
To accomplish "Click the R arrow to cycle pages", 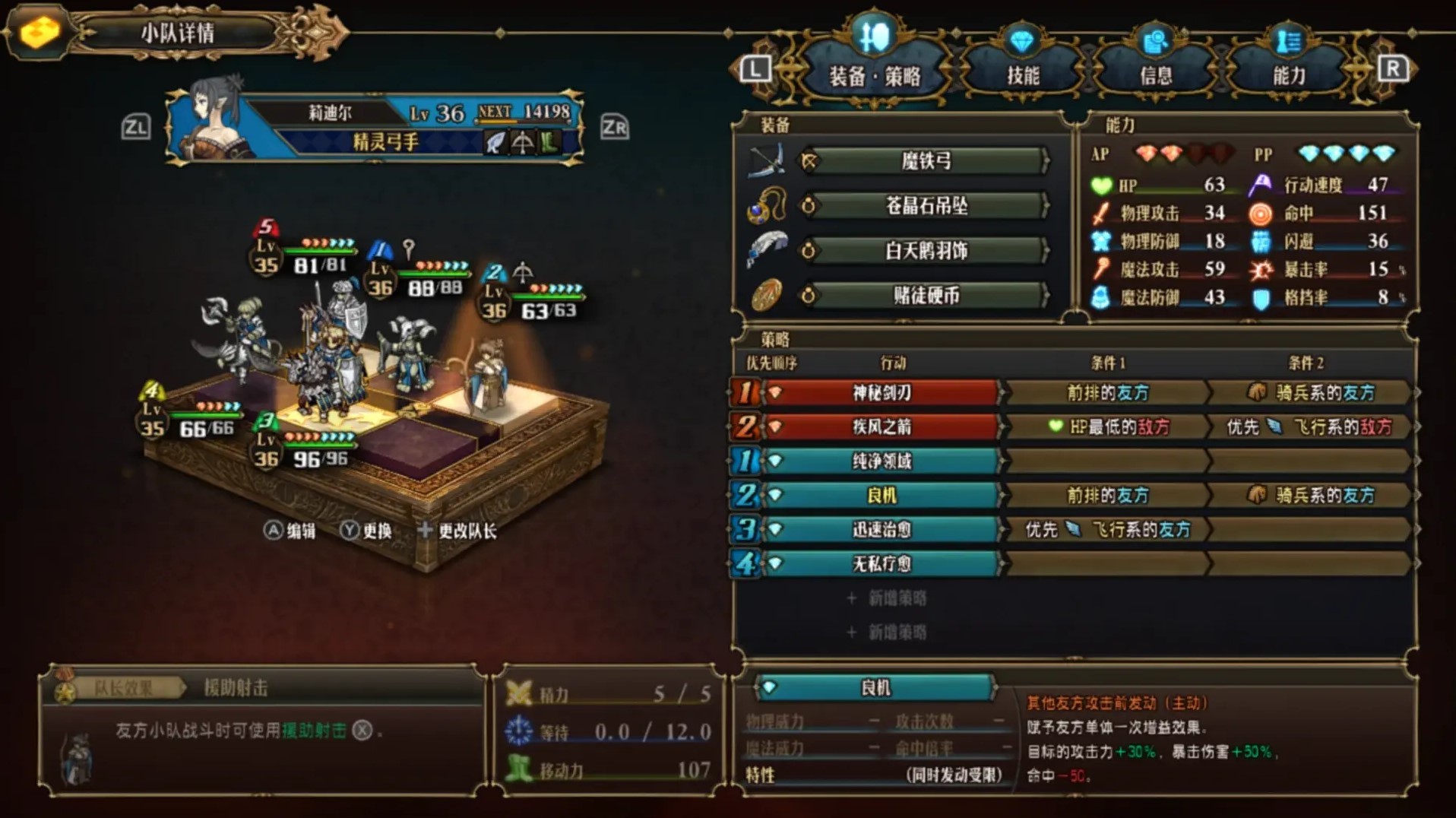I will (x=1392, y=68).
